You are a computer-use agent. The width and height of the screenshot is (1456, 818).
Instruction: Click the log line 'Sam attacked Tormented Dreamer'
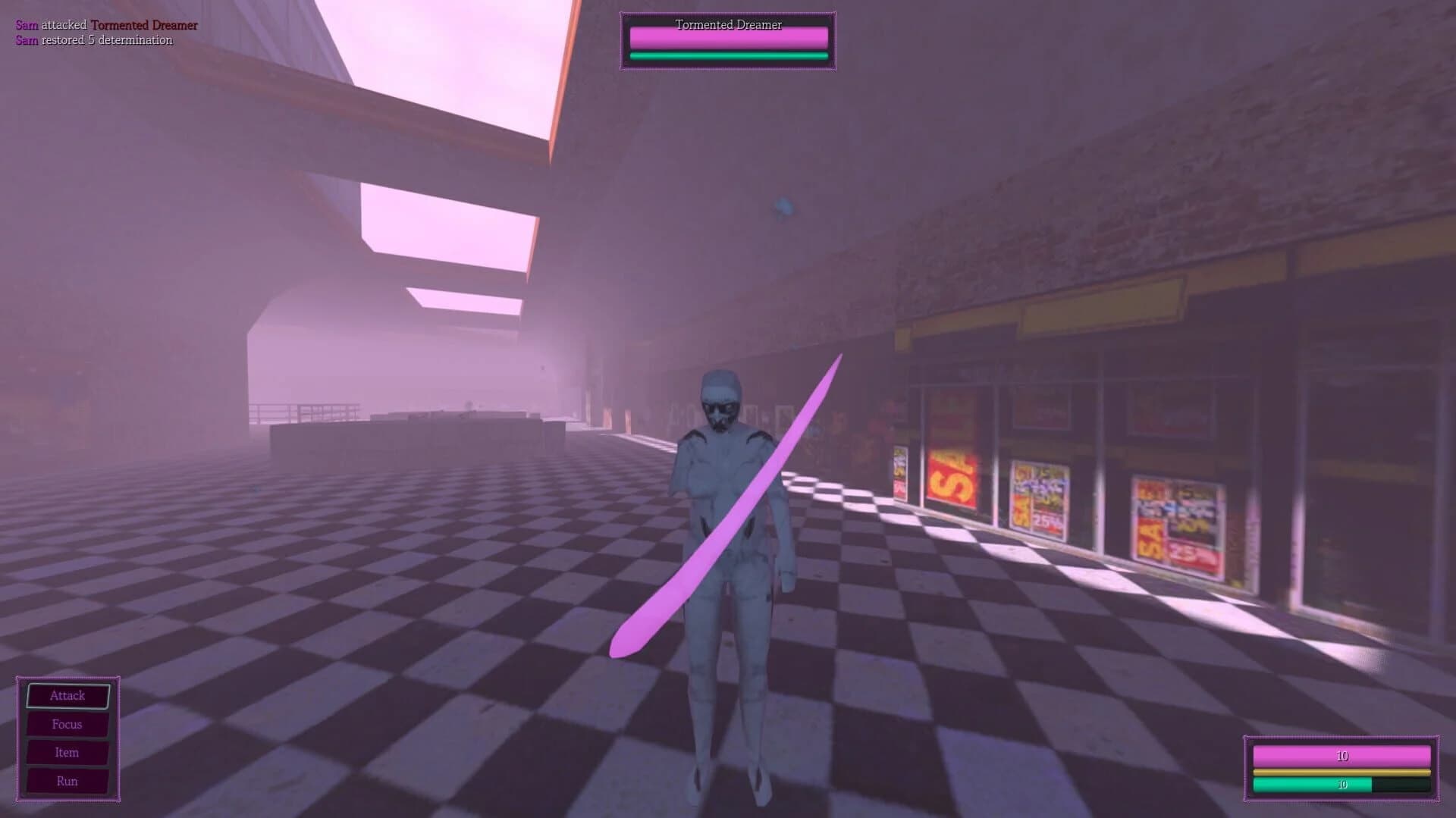pos(106,24)
